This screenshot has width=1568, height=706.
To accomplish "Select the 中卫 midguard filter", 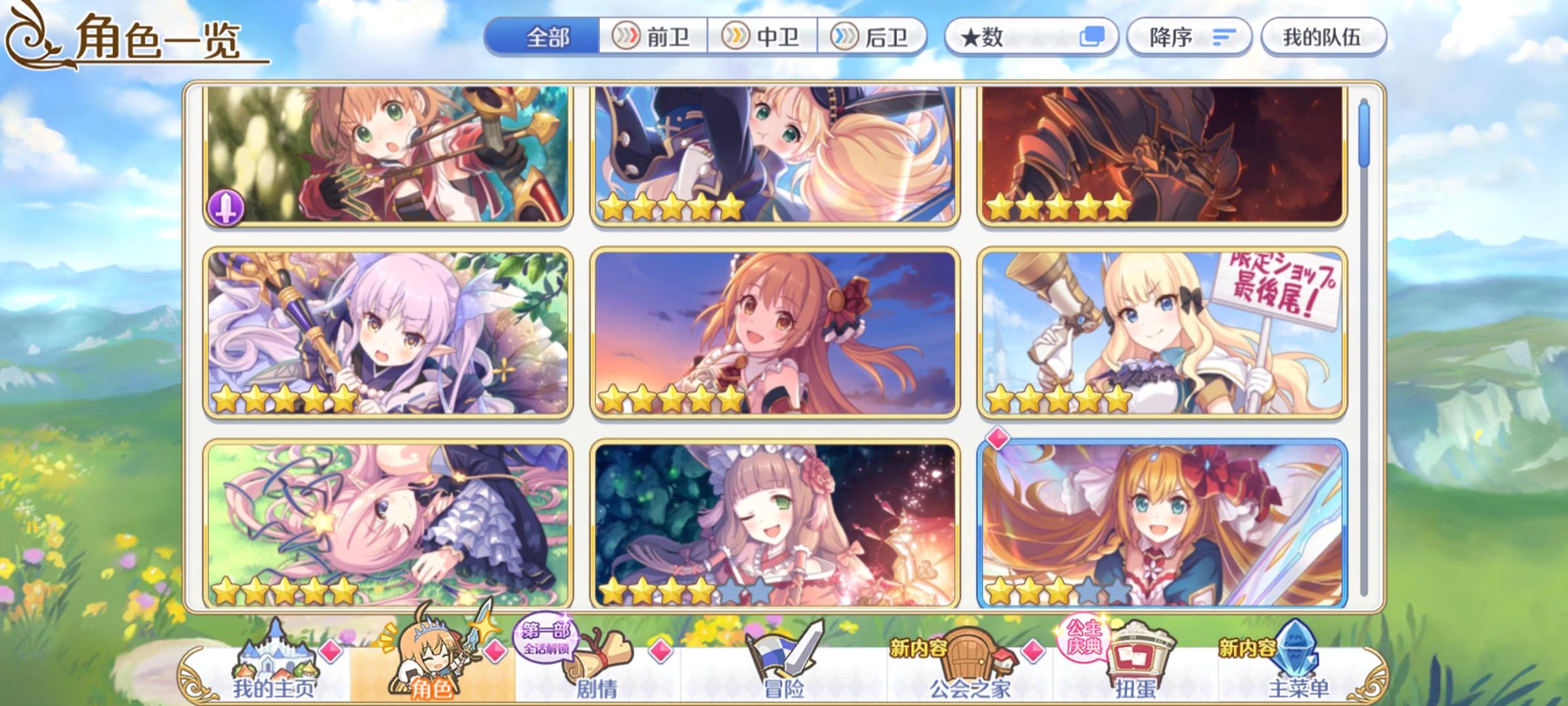I will pos(761,37).
